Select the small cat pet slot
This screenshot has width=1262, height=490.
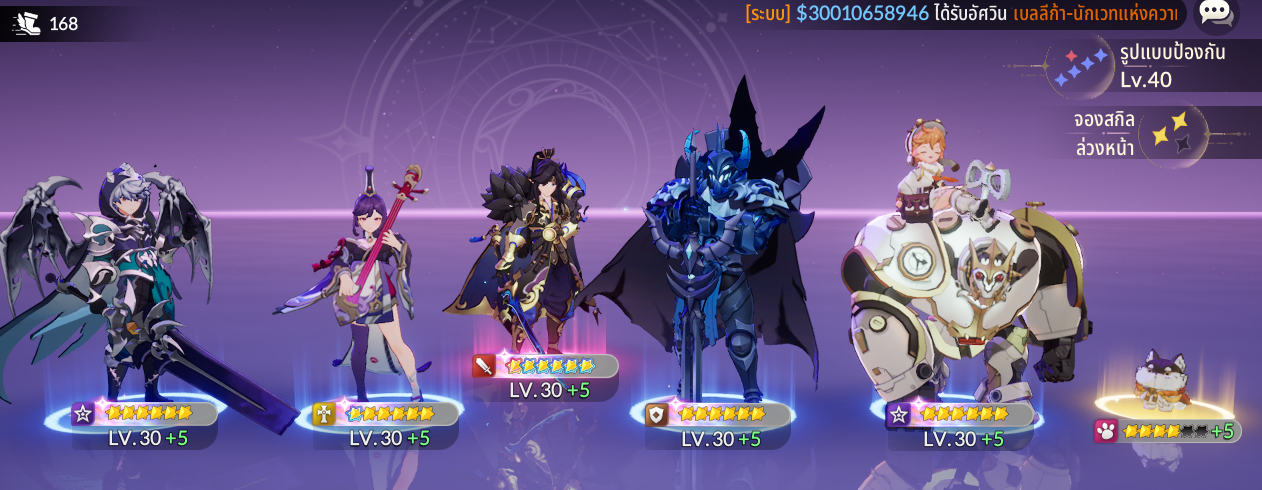pos(1163,382)
